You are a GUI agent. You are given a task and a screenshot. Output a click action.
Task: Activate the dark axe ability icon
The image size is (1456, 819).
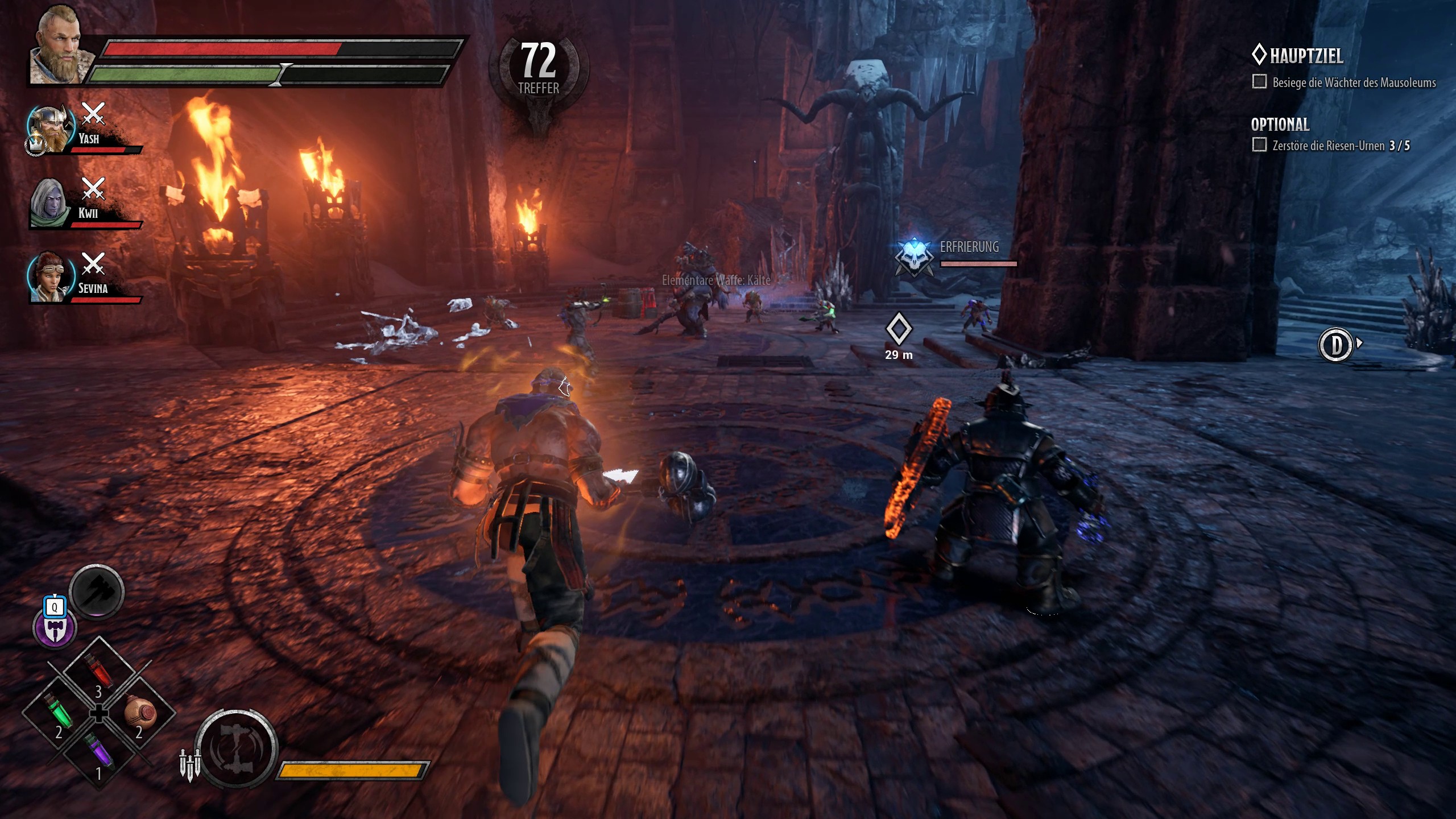click(x=97, y=592)
